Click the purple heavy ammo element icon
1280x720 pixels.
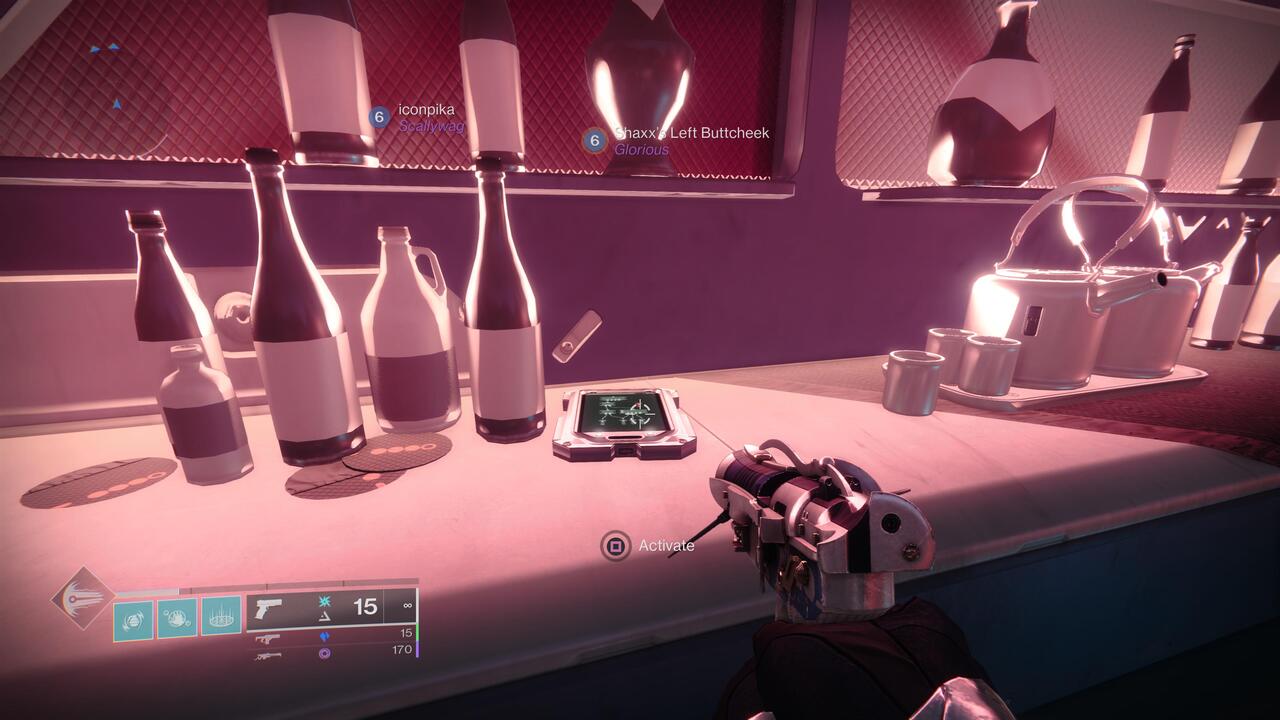point(327,654)
